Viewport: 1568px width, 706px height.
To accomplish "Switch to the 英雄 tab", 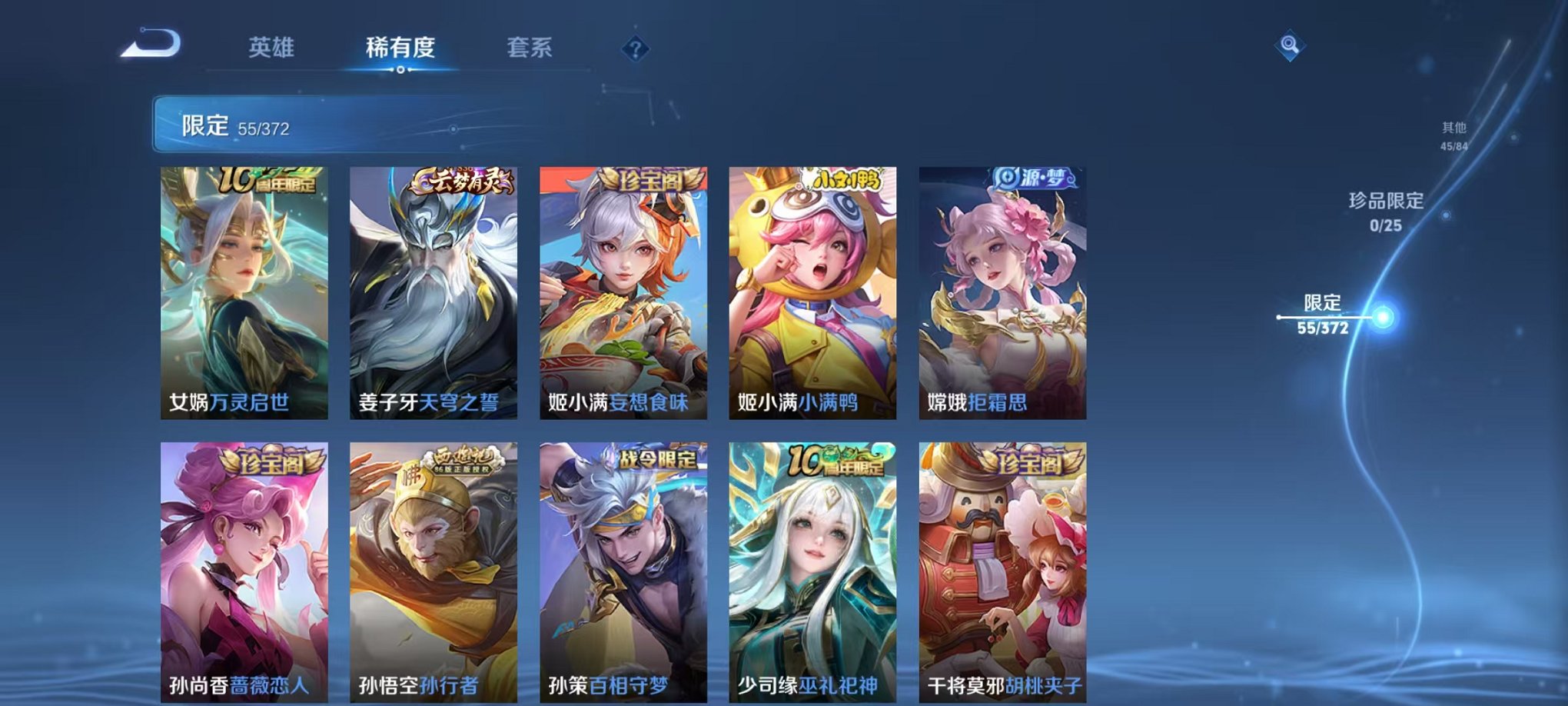I will [x=273, y=46].
